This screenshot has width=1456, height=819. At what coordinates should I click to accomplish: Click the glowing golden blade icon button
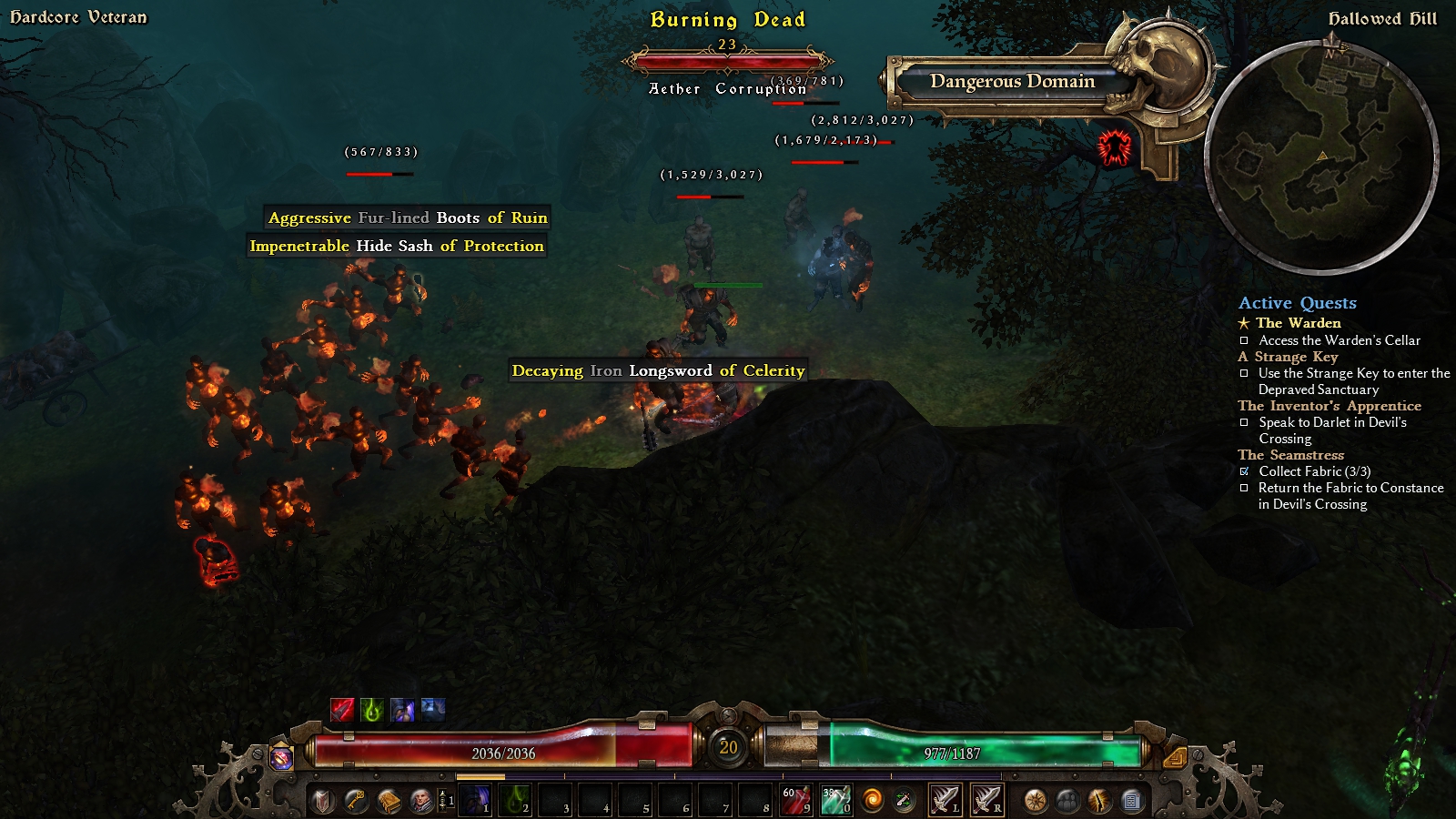(x=1099, y=801)
